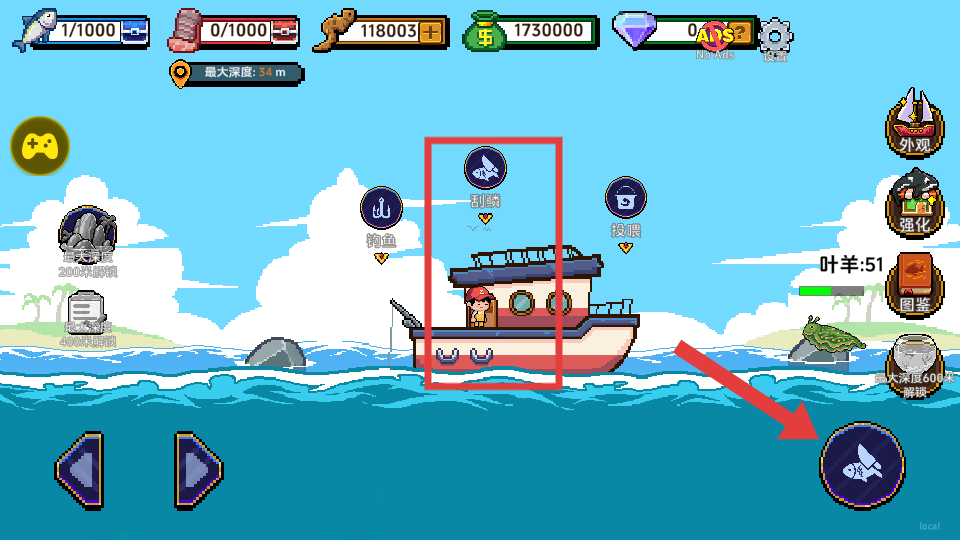Choose the 刮鳞 fish scaling action
This screenshot has height=540, width=960.
[x=485, y=169]
